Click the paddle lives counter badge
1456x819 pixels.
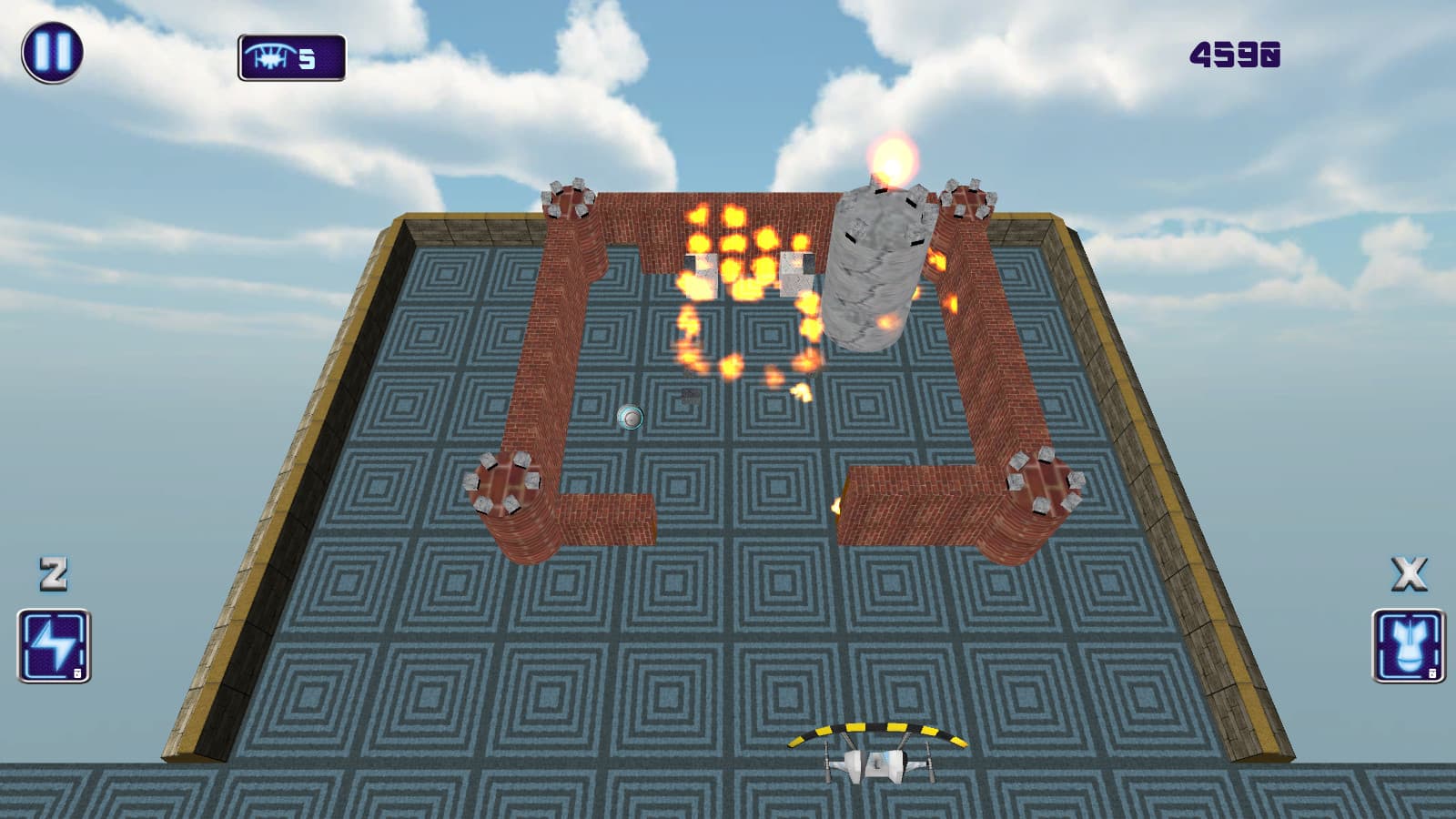coord(289,56)
